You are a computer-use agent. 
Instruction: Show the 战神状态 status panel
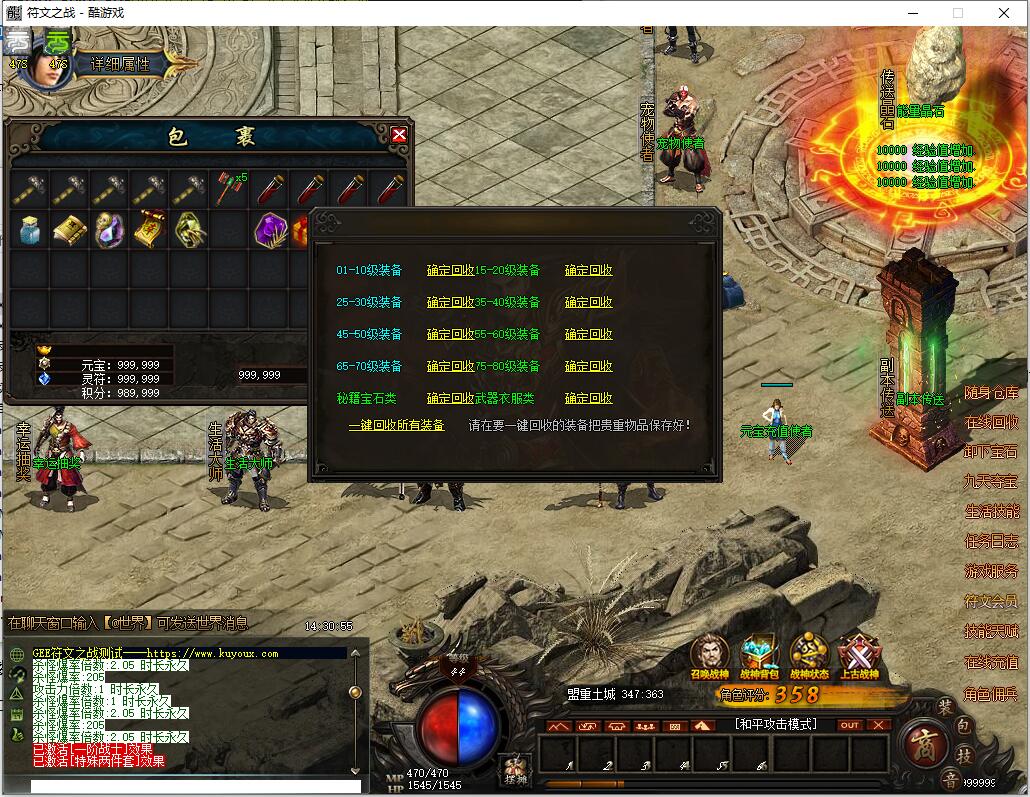click(809, 657)
